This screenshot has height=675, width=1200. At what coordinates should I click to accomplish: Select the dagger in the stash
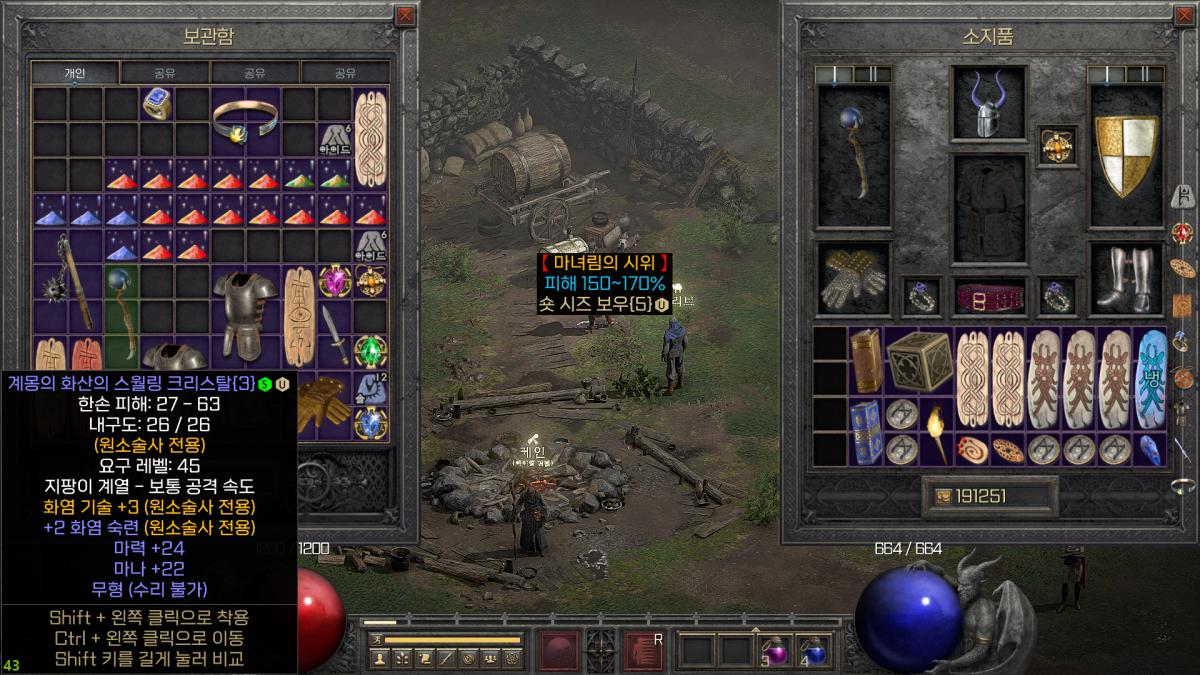pyautogui.click(x=336, y=335)
